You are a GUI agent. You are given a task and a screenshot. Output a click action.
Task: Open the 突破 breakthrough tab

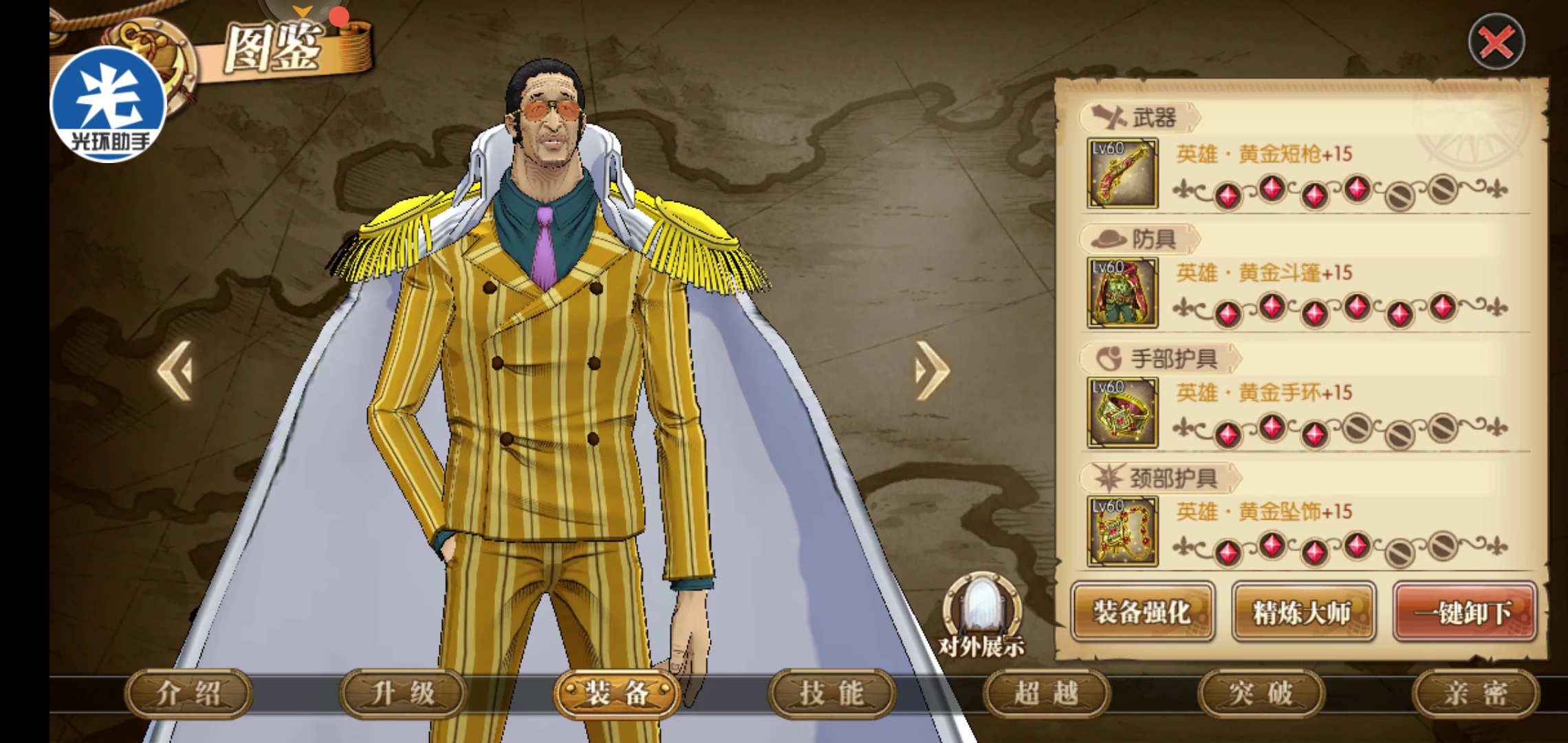pyautogui.click(x=1261, y=693)
